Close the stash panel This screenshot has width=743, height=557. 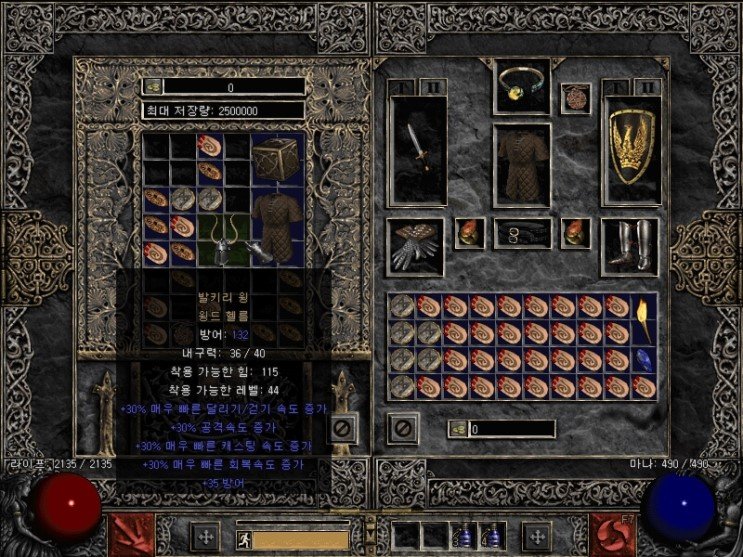click(341, 429)
